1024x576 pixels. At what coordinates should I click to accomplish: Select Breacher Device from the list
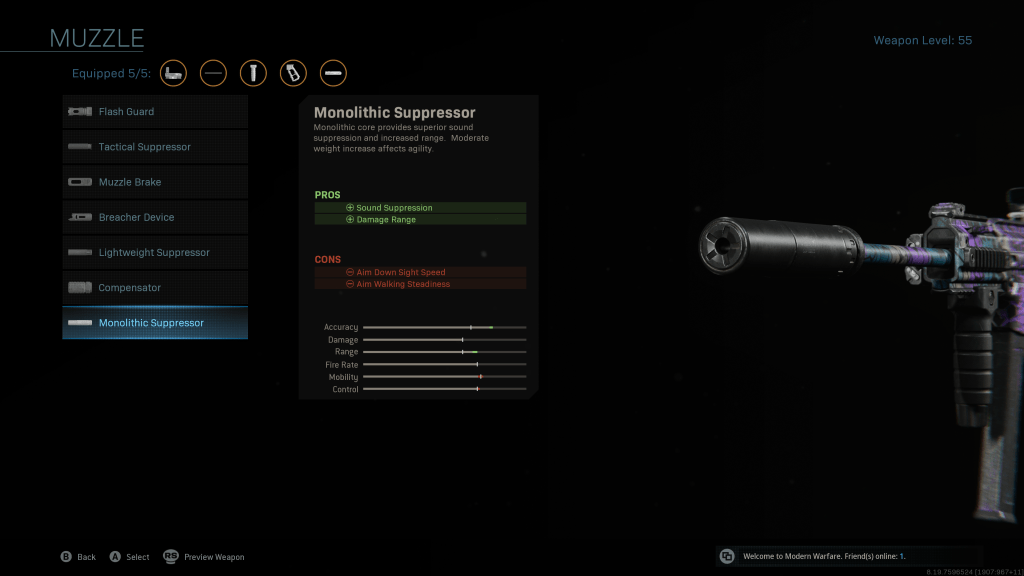pyautogui.click(x=155, y=217)
